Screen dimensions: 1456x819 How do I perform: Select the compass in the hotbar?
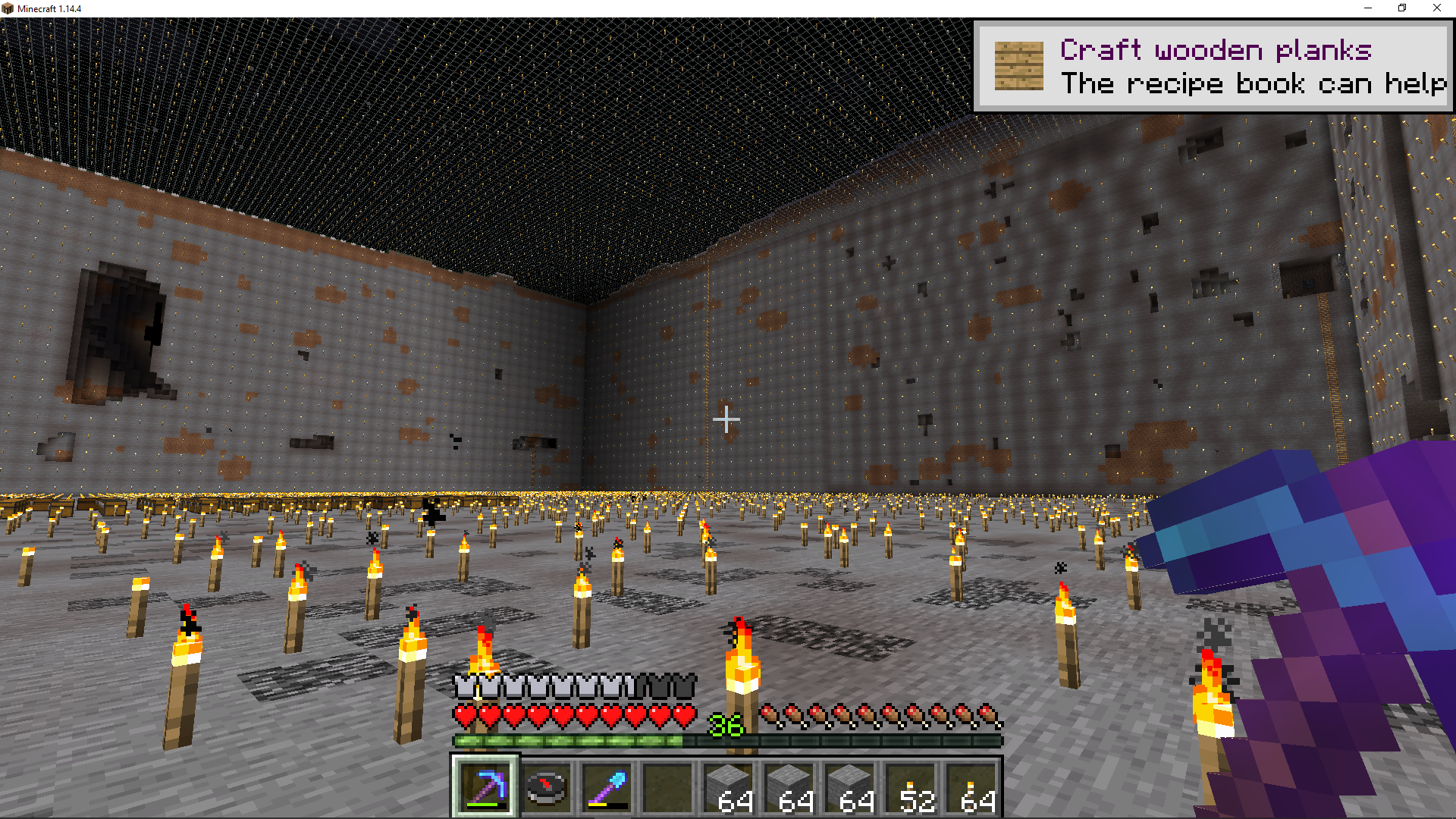click(546, 786)
